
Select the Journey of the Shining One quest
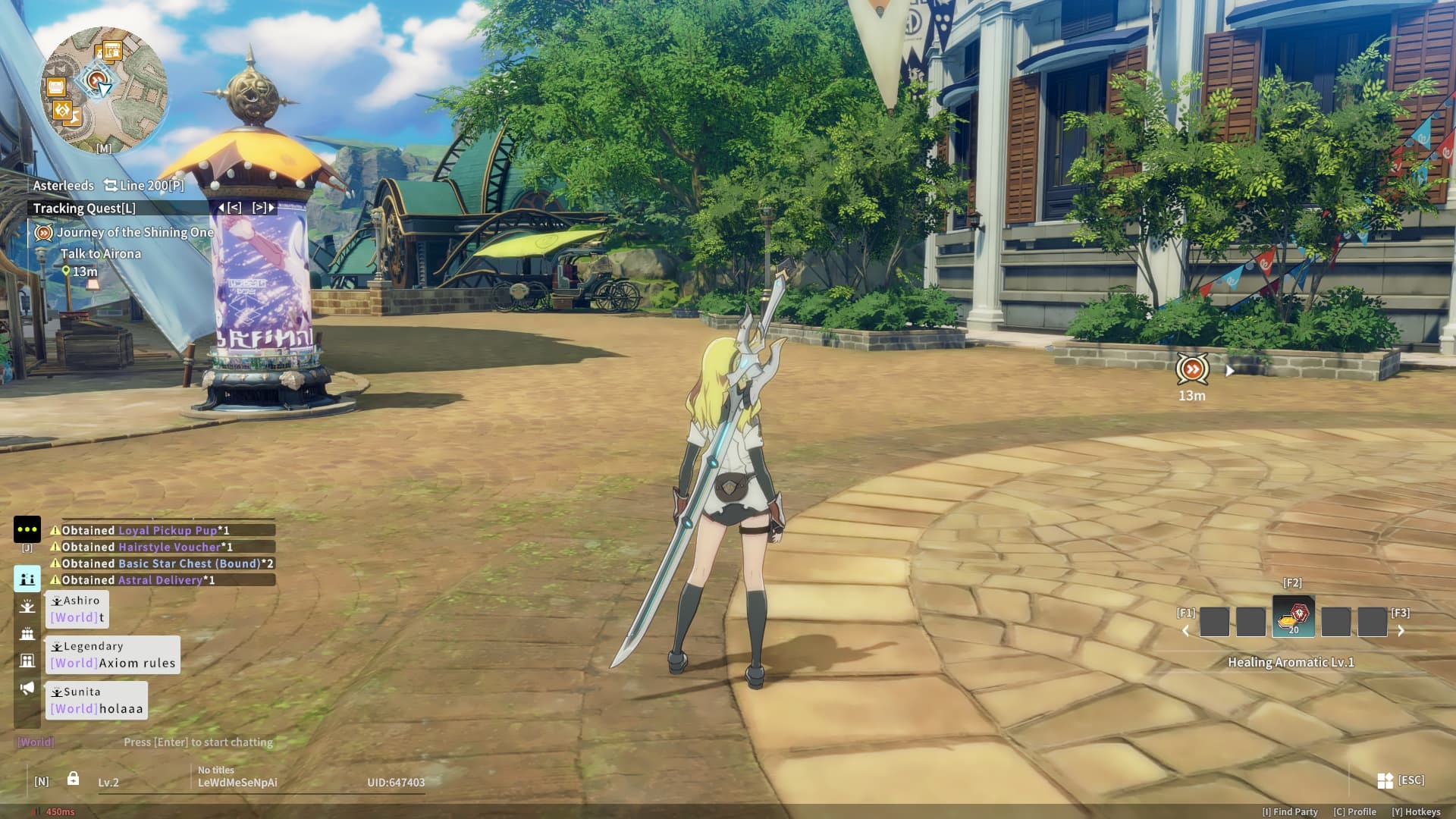pyautogui.click(x=134, y=233)
